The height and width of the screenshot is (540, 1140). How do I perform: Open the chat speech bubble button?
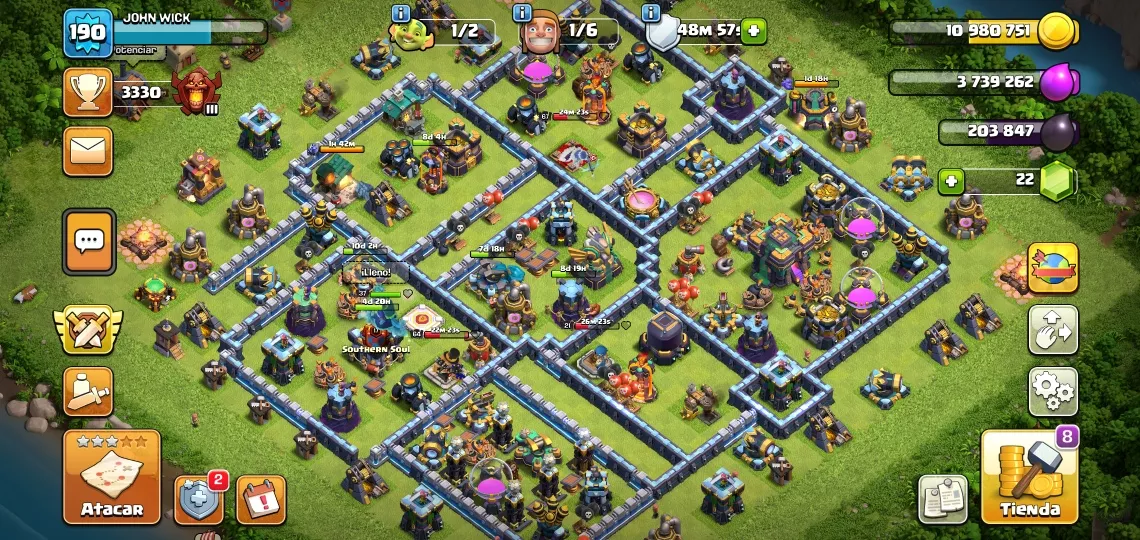click(x=89, y=240)
